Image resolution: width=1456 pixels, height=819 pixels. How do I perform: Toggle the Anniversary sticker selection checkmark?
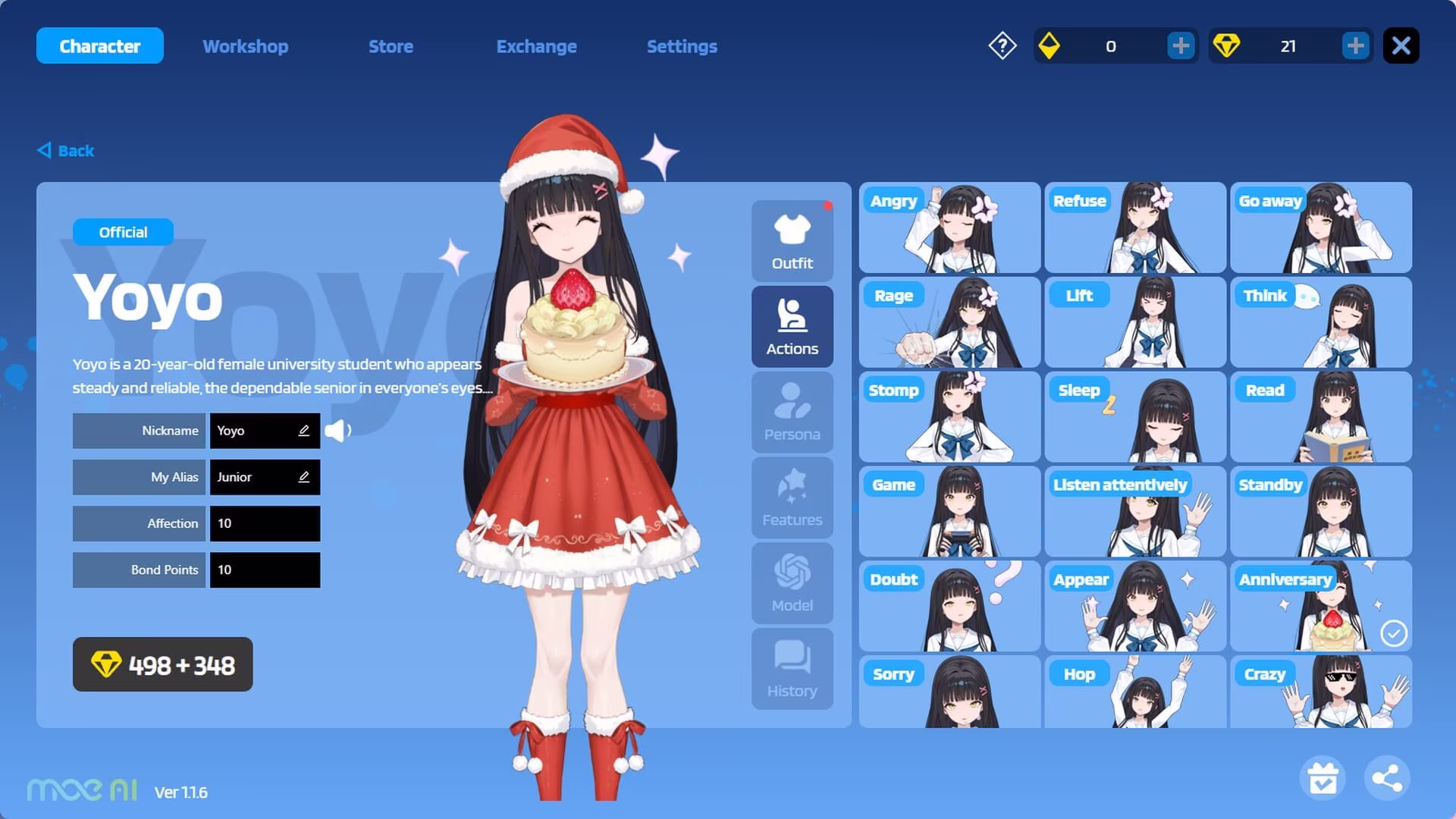click(x=1394, y=632)
